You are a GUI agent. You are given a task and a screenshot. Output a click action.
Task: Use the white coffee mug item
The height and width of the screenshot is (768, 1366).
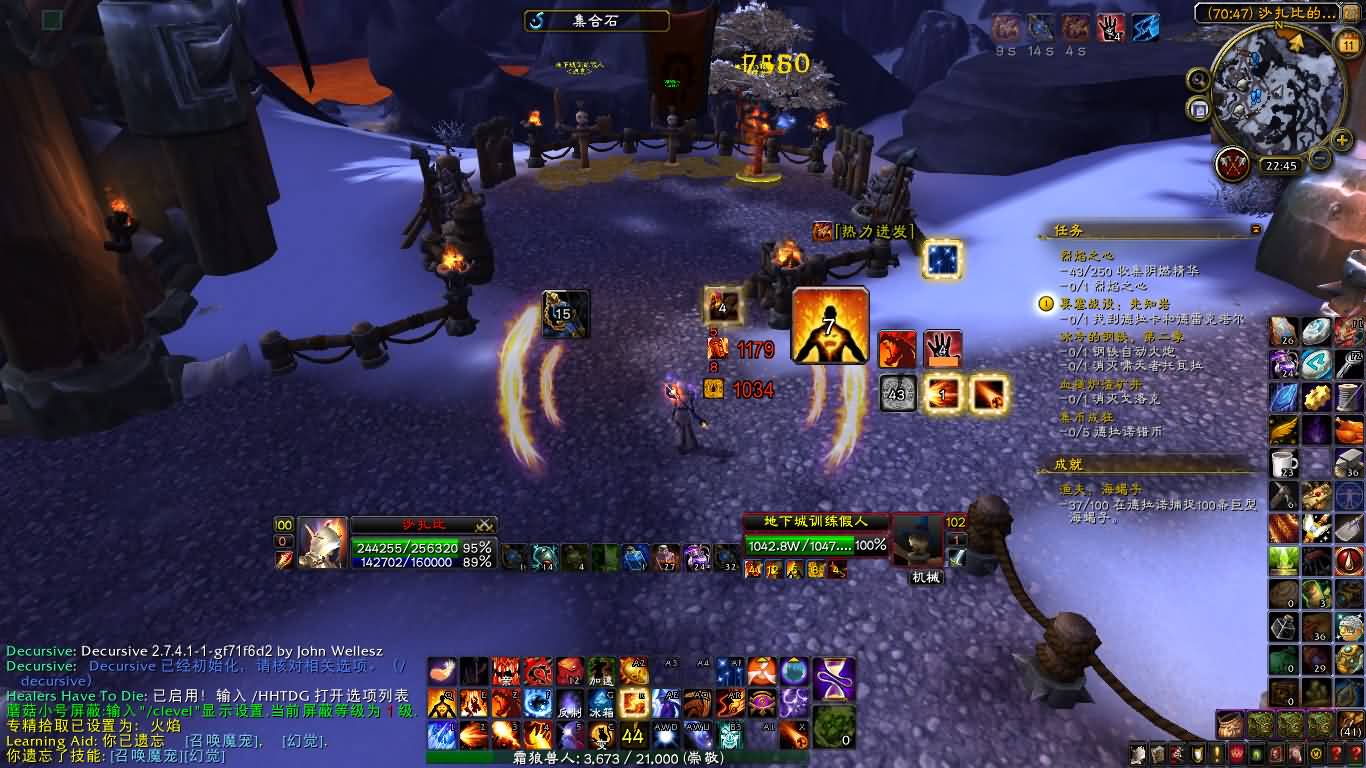coord(1285,462)
